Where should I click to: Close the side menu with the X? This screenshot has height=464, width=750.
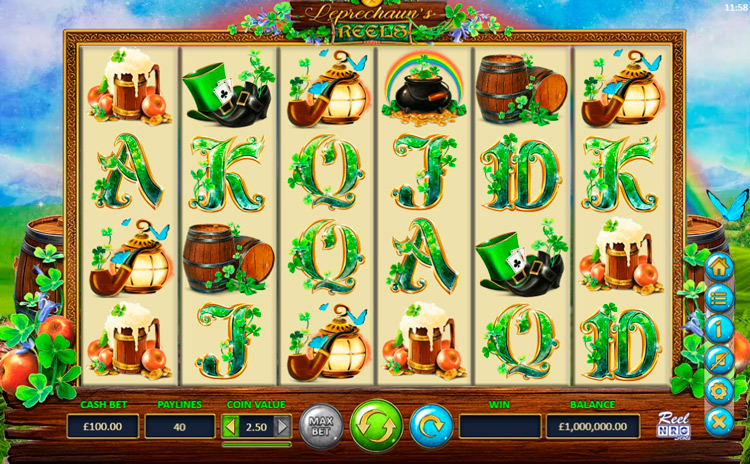719,421
